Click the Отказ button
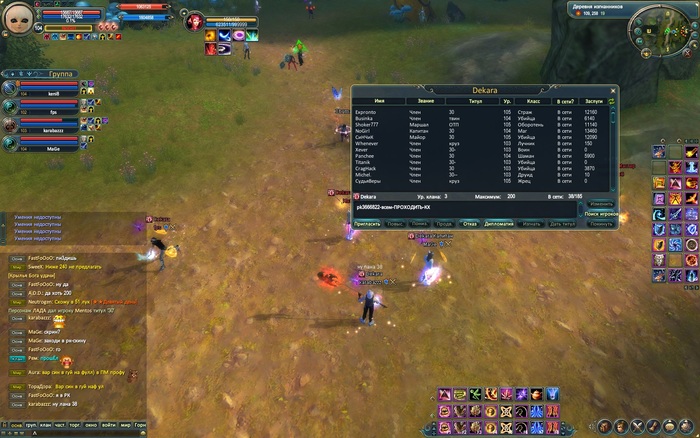Image resolution: width=700 pixels, height=438 pixels. click(470, 224)
